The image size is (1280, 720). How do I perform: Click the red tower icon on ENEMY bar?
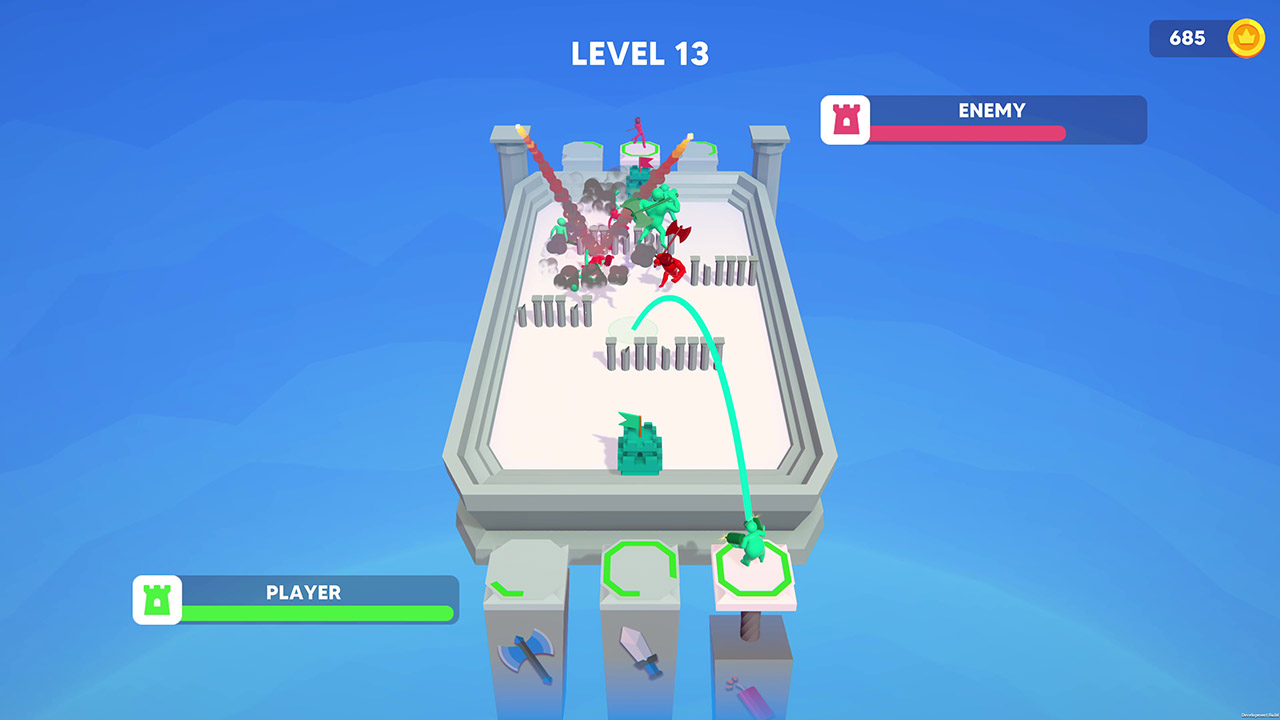[x=845, y=119]
